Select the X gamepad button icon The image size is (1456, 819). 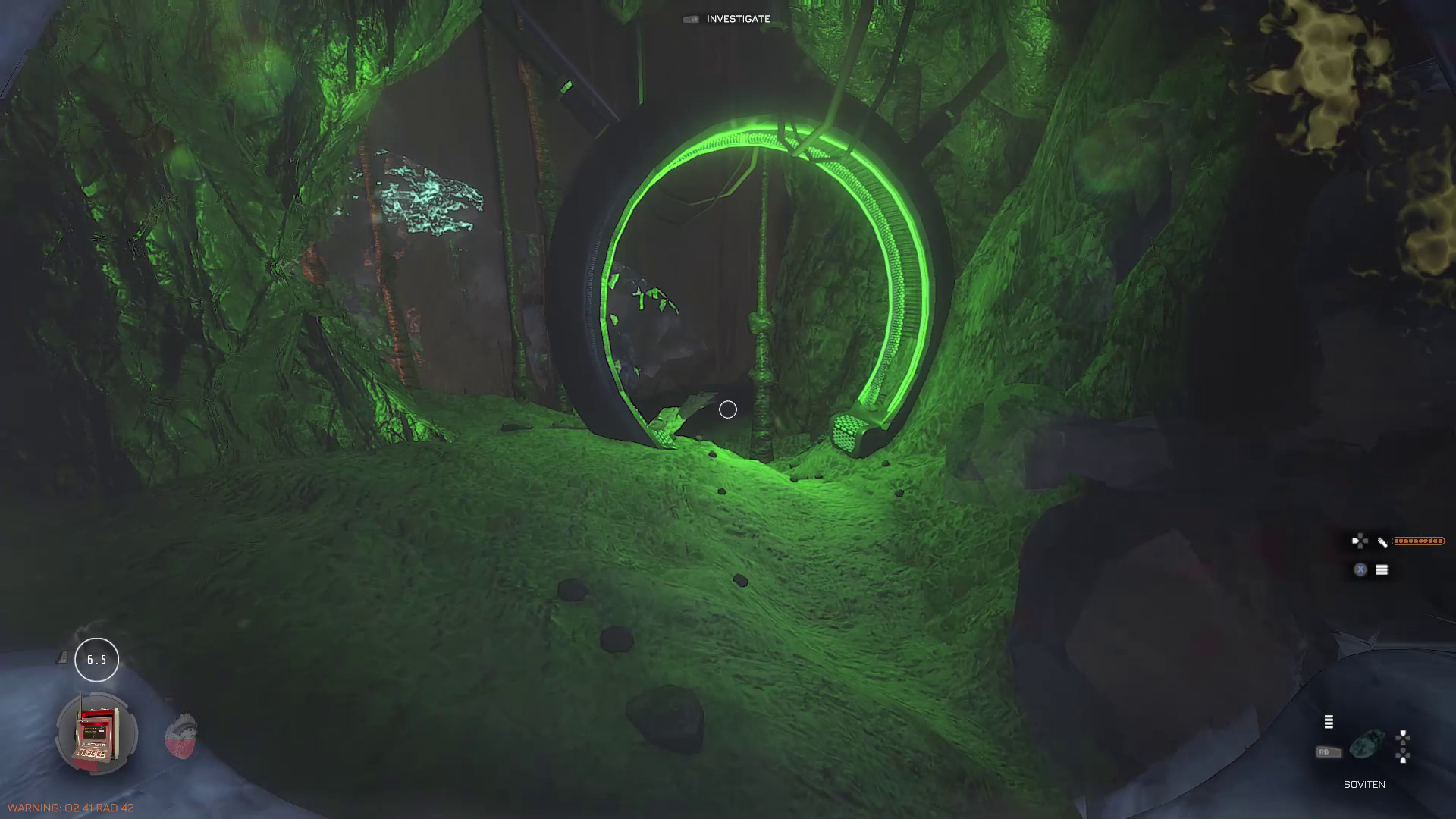(x=1360, y=568)
